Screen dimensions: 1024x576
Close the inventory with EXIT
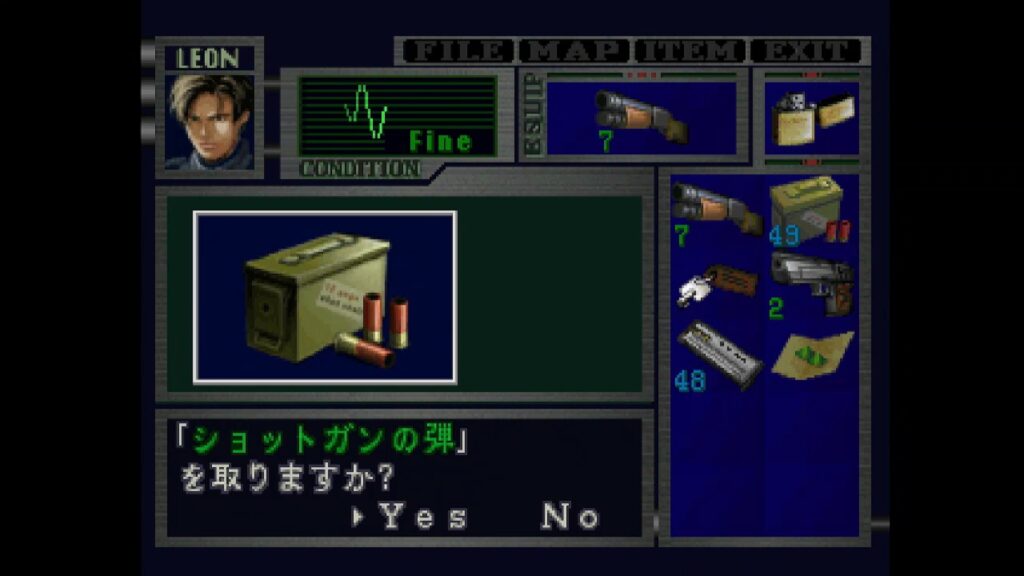pos(807,51)
